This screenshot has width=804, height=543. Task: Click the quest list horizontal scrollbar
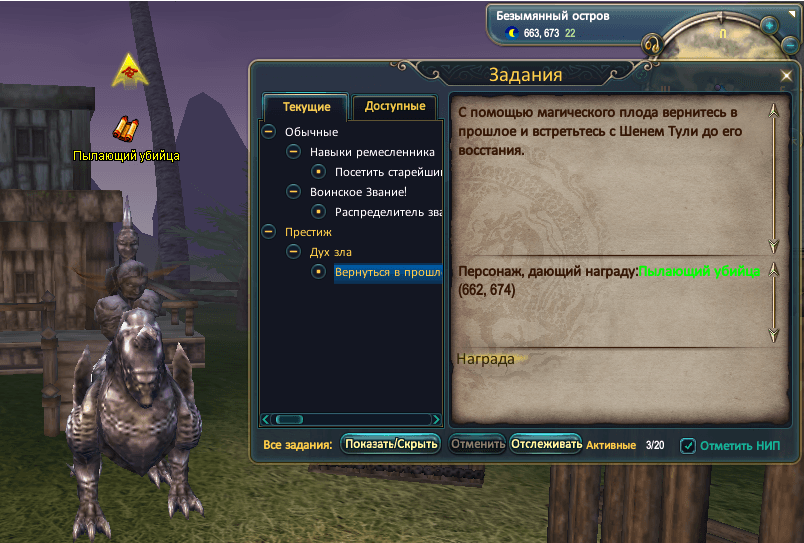pos(350,420)
